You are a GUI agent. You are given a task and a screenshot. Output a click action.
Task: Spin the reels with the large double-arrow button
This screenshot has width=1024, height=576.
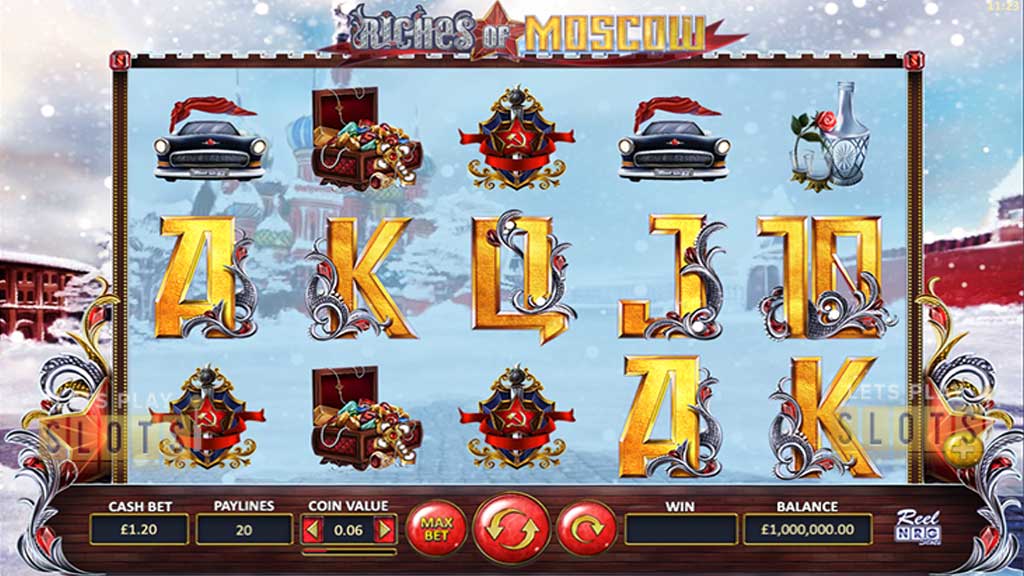pyautogui.click(x=512, y=527)
